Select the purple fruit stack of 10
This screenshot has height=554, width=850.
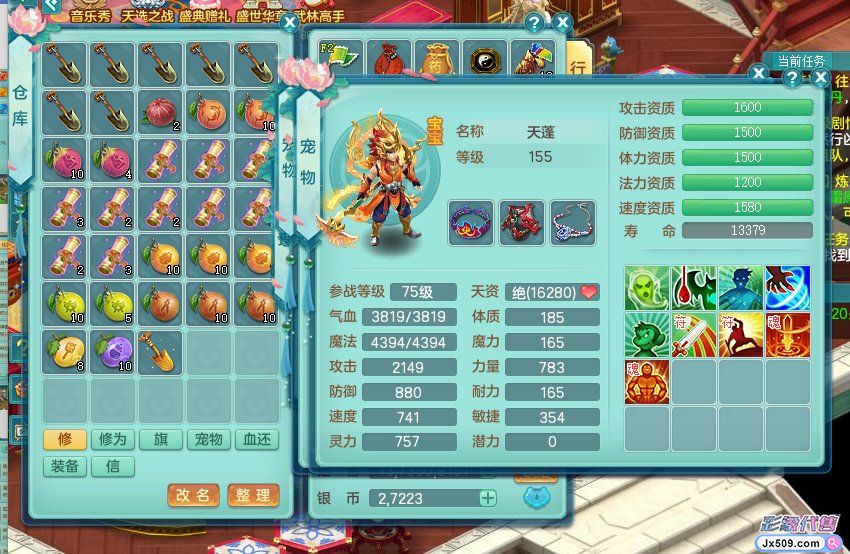[x=113, y=352]
